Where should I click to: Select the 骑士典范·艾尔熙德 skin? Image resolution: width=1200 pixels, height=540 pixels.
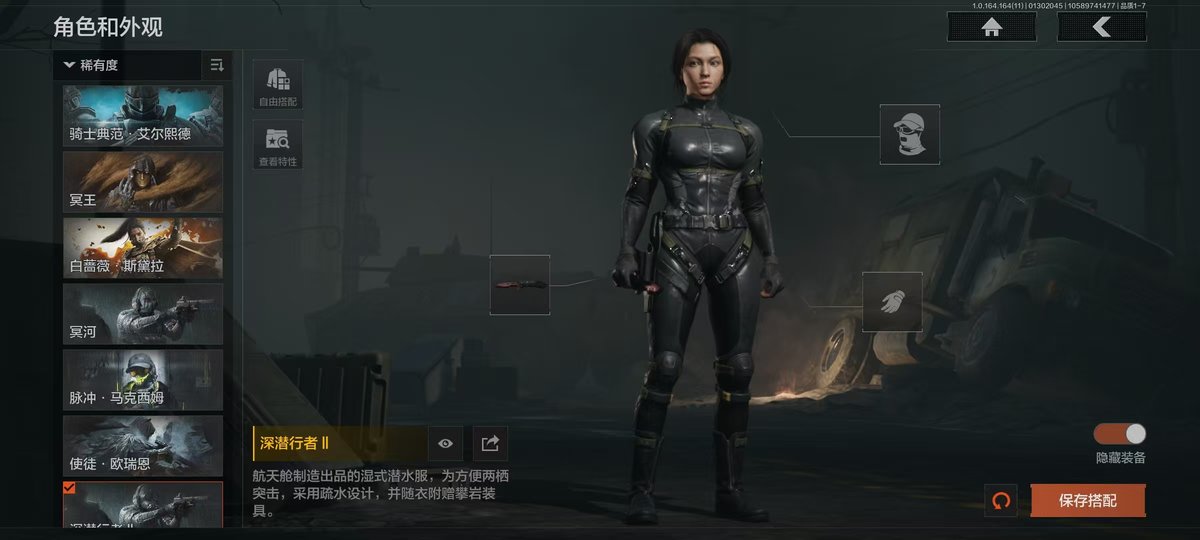coord(143,116)
